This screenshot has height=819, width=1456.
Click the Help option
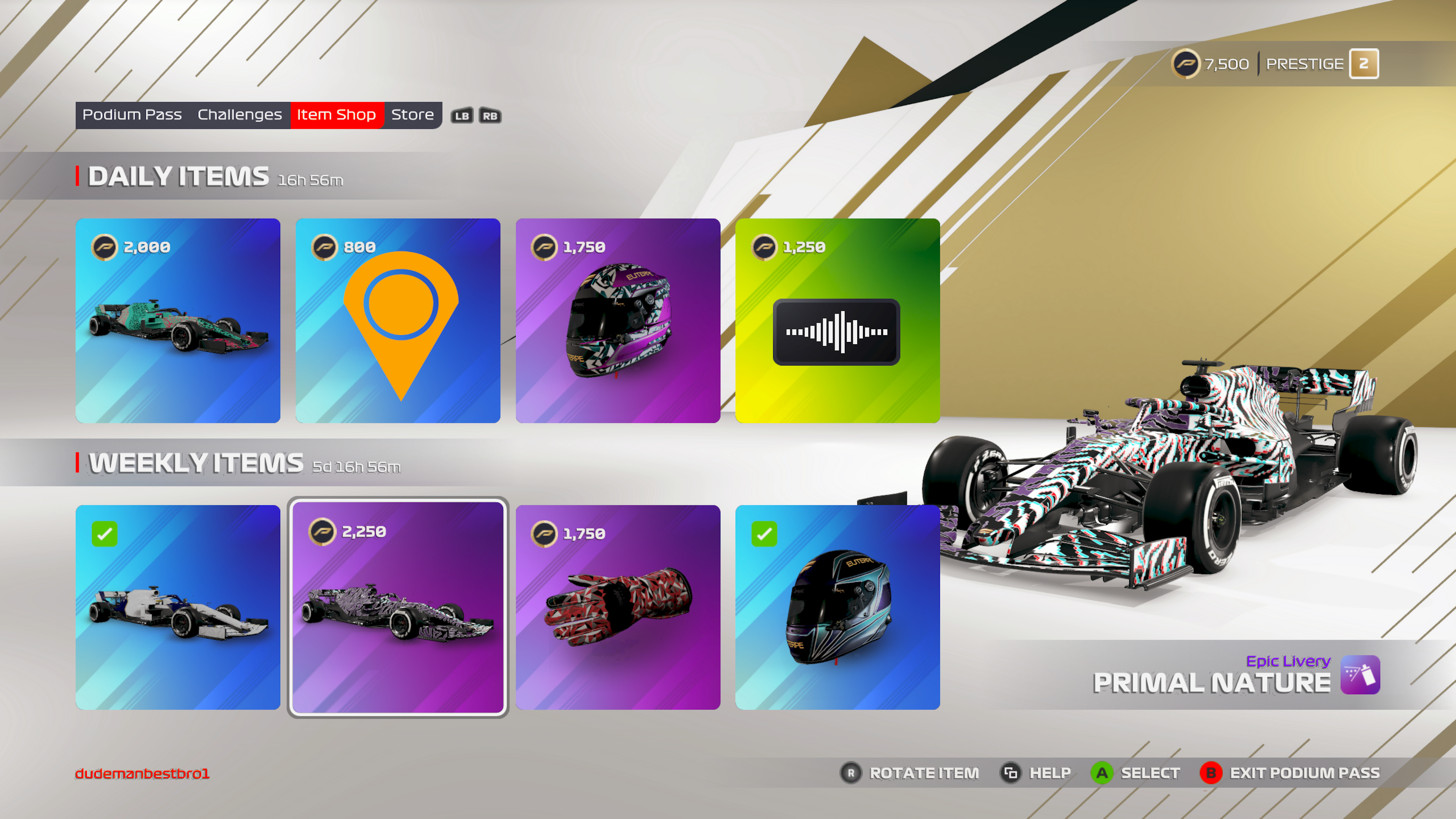(x=1036, y=773)
